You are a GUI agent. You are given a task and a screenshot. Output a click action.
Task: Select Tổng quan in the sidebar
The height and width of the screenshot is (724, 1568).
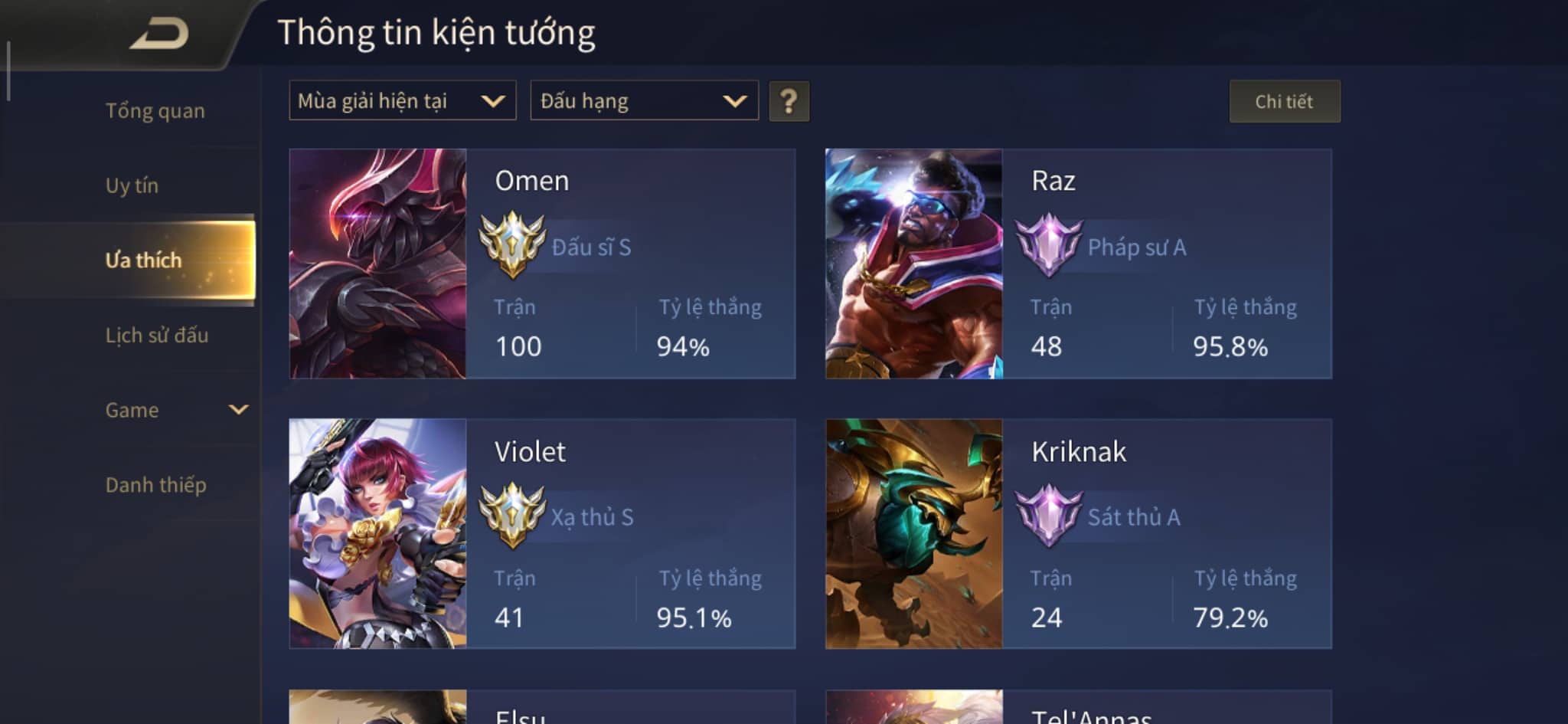[x=155, y=110]
